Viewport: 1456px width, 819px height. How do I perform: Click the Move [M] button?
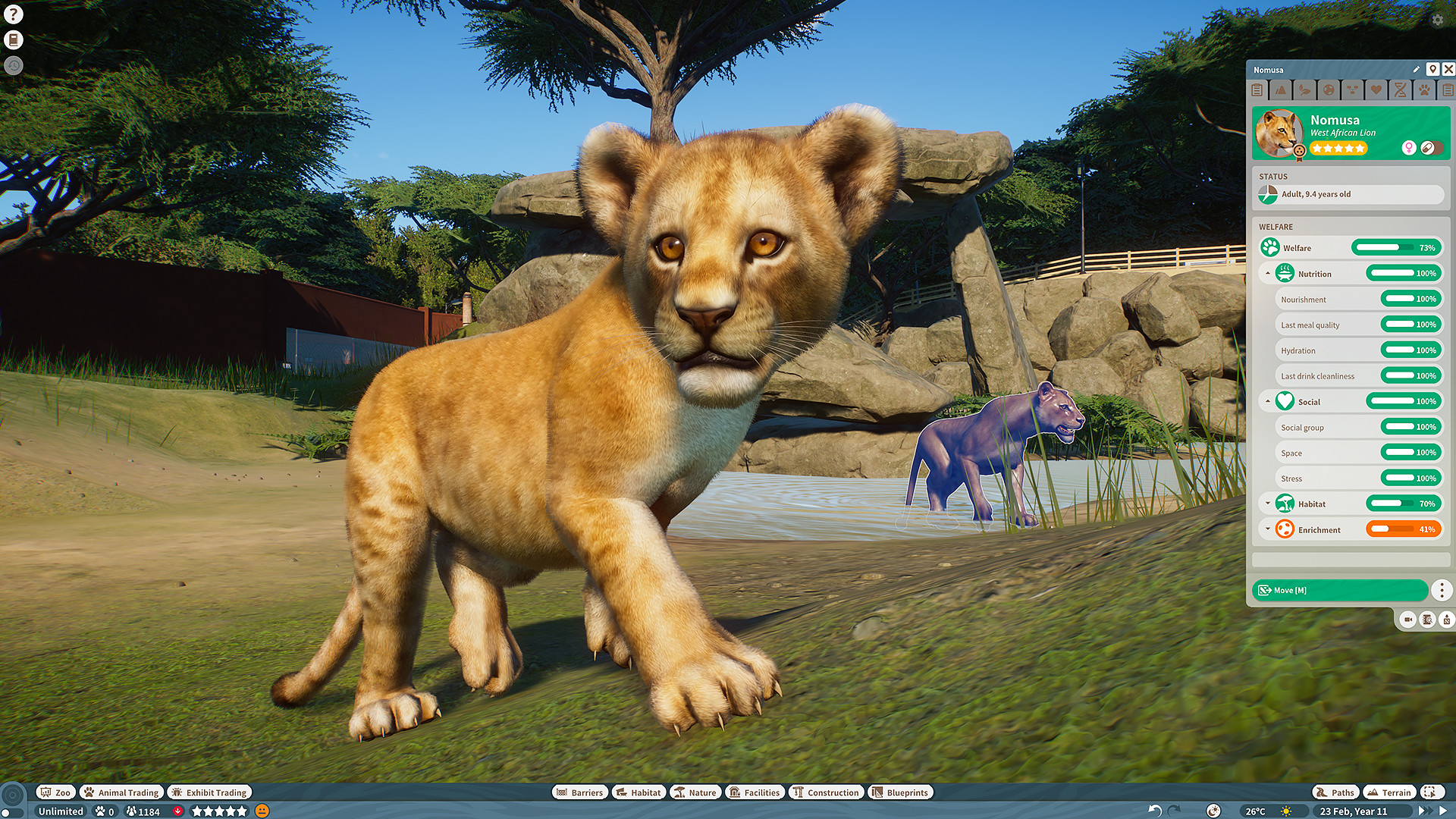tap(1340, 590)
